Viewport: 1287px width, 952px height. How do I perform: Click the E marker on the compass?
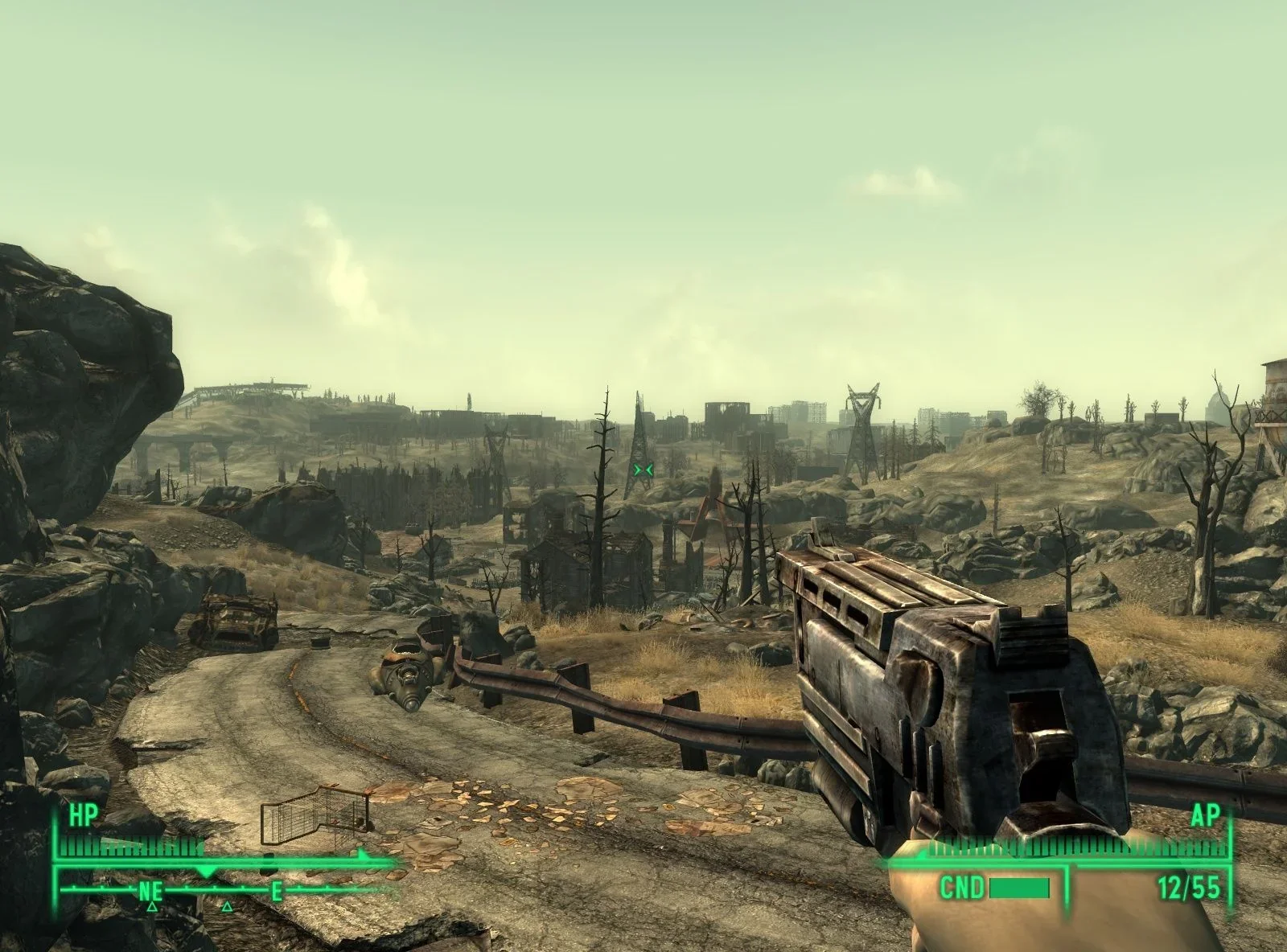[x=276, y=892]
